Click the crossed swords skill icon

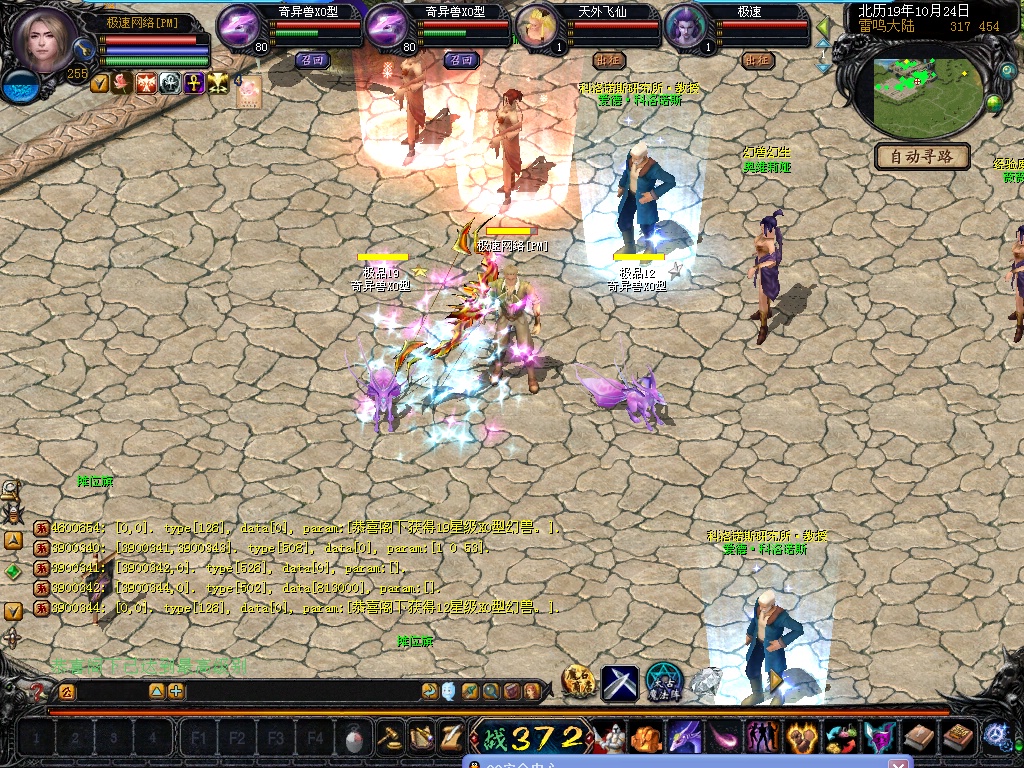619,683
